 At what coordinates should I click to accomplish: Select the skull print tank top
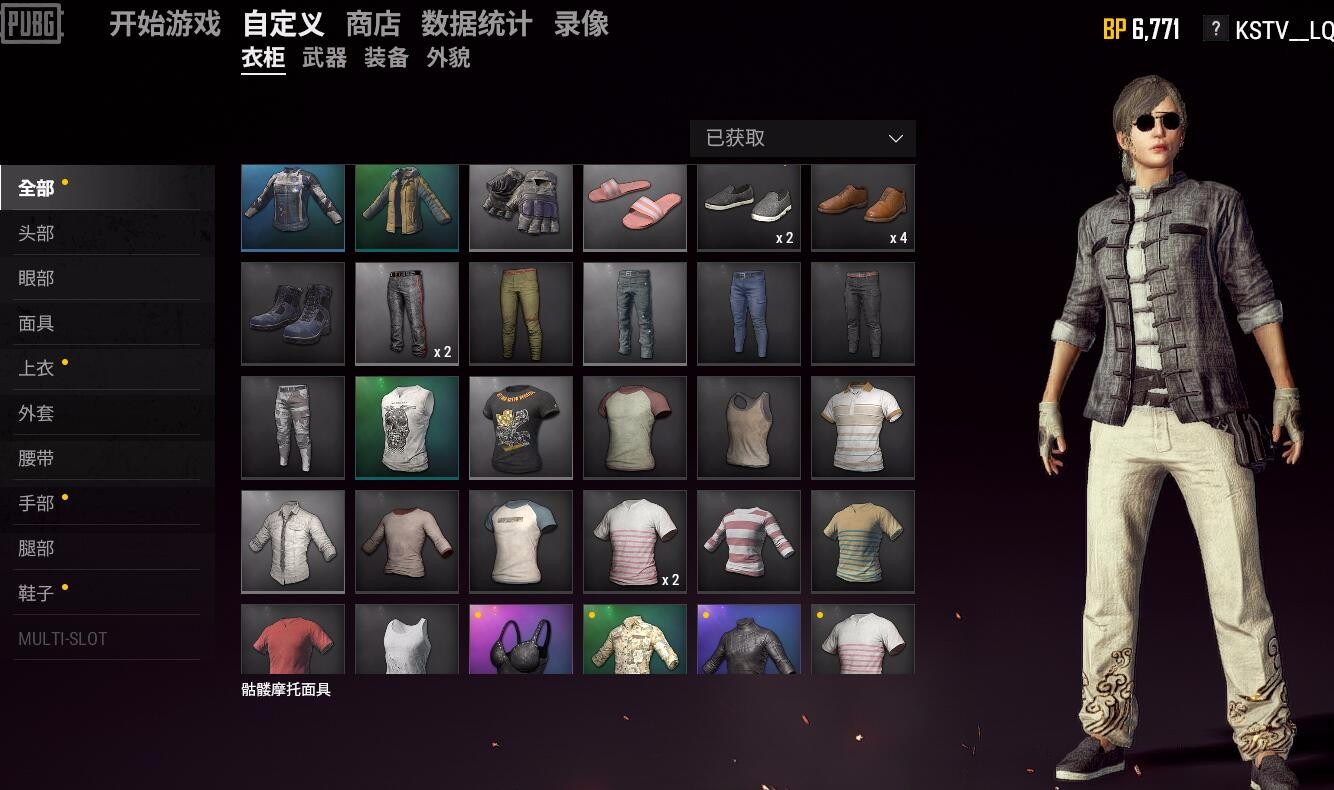[407, 427]
